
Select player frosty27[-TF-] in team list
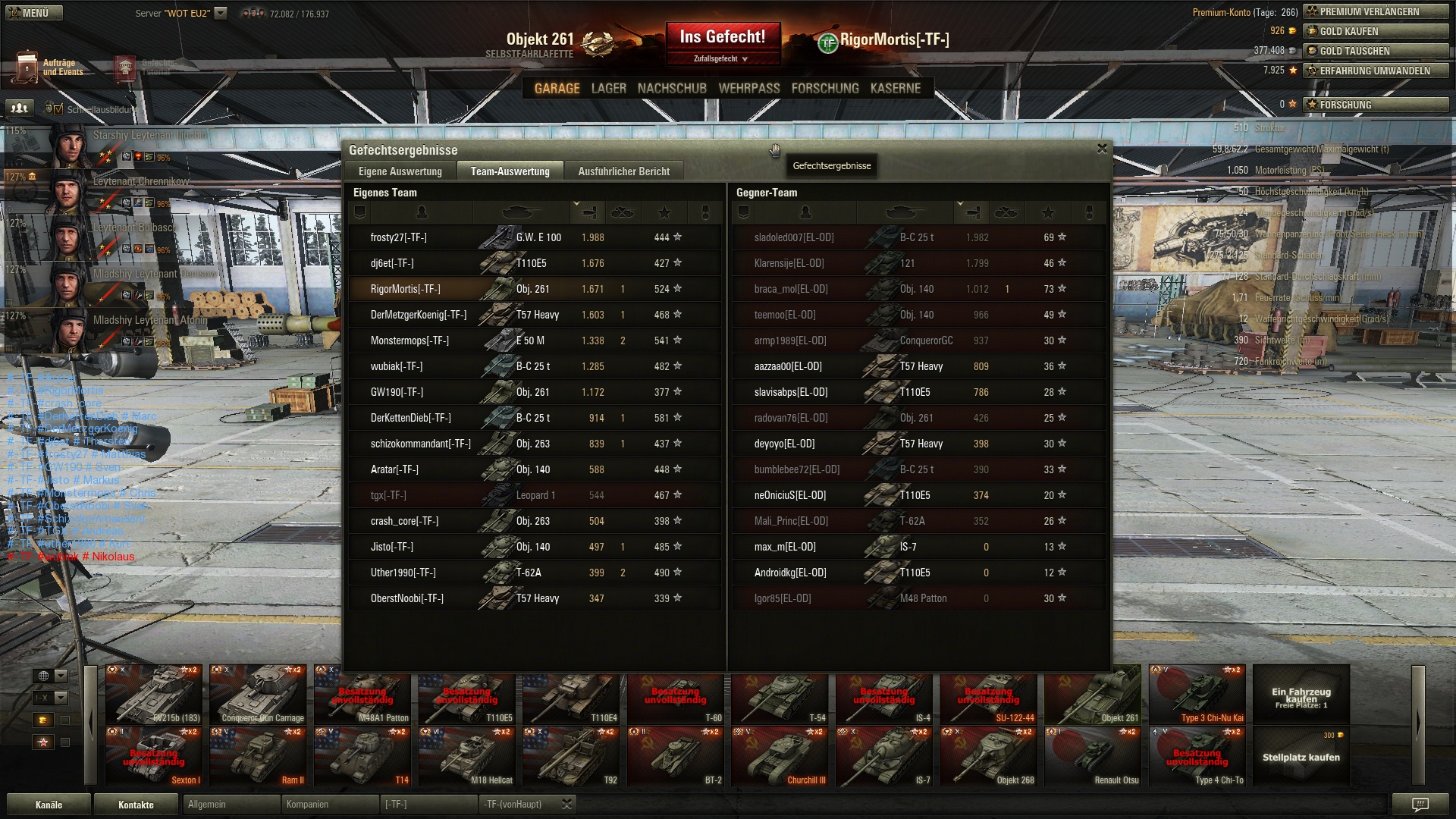click(x=399, y=237)
